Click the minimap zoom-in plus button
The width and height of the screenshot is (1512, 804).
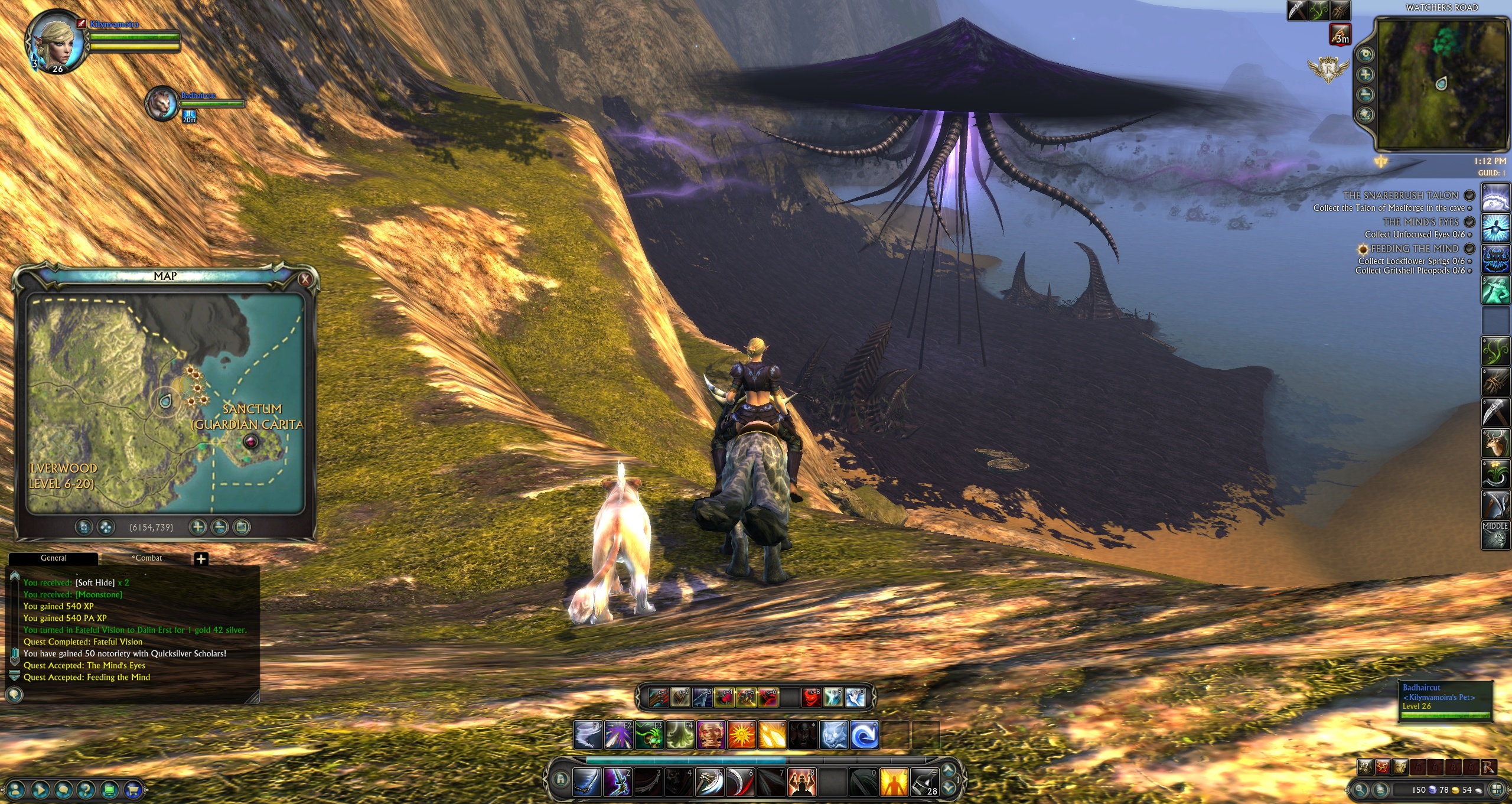pyautogui.click(x=1365, y=74)
